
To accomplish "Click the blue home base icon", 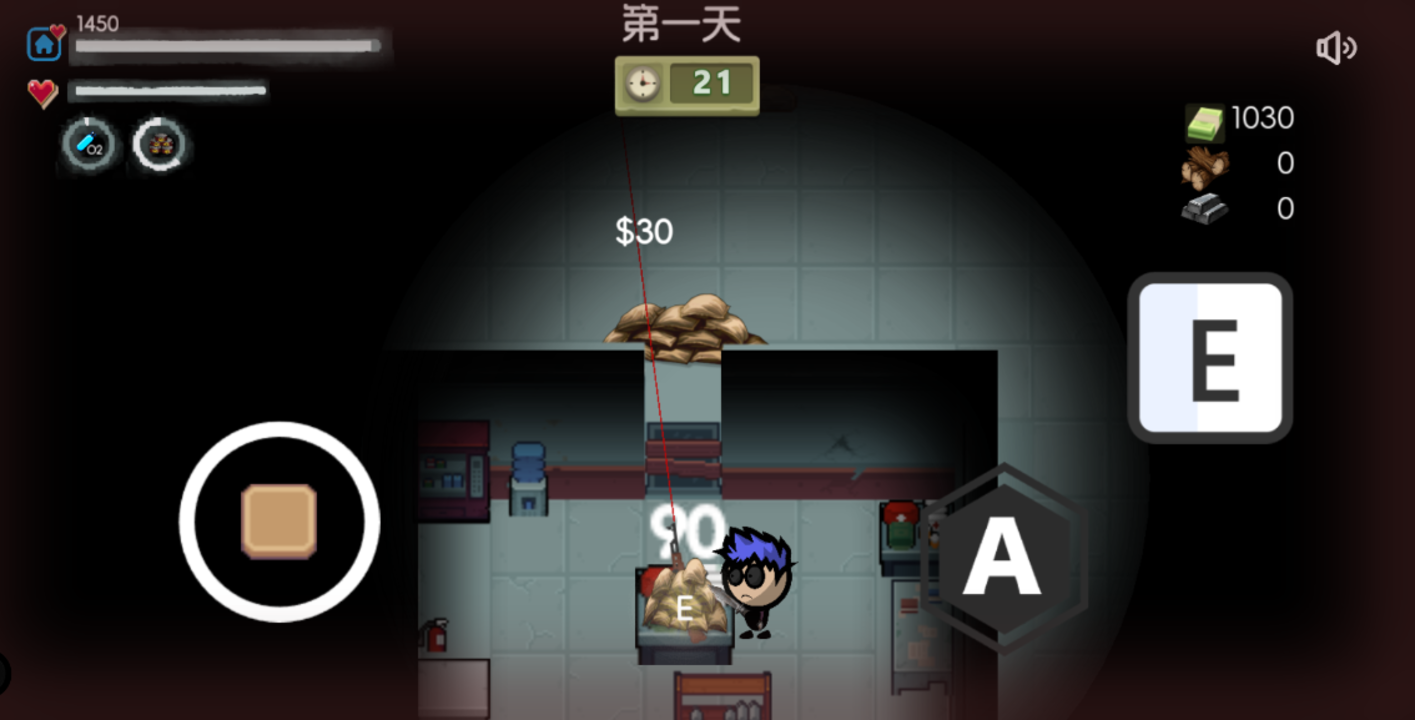I will pos(41,44).
